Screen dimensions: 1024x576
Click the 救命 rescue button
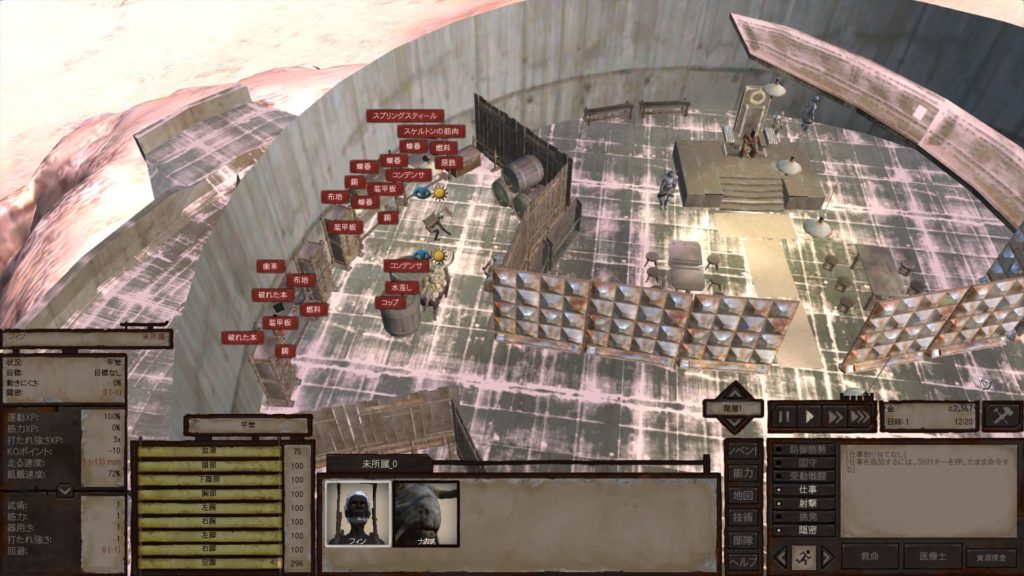(870, 557)
